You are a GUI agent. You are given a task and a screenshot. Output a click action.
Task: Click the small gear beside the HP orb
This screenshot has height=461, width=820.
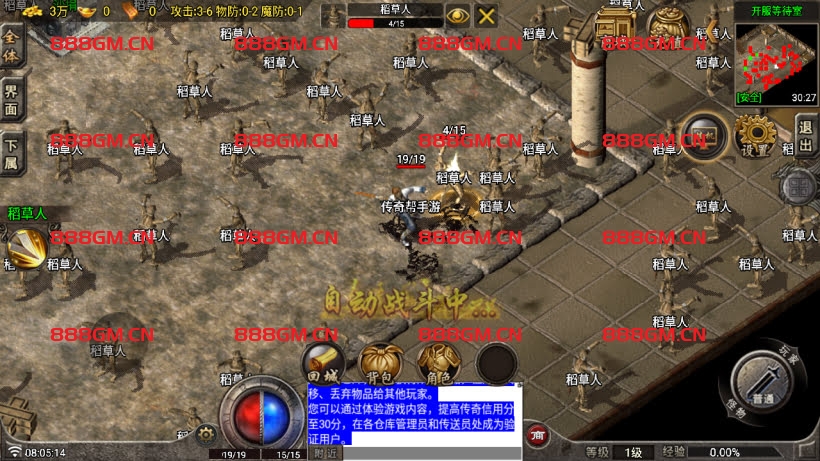(x=207, y=433)
